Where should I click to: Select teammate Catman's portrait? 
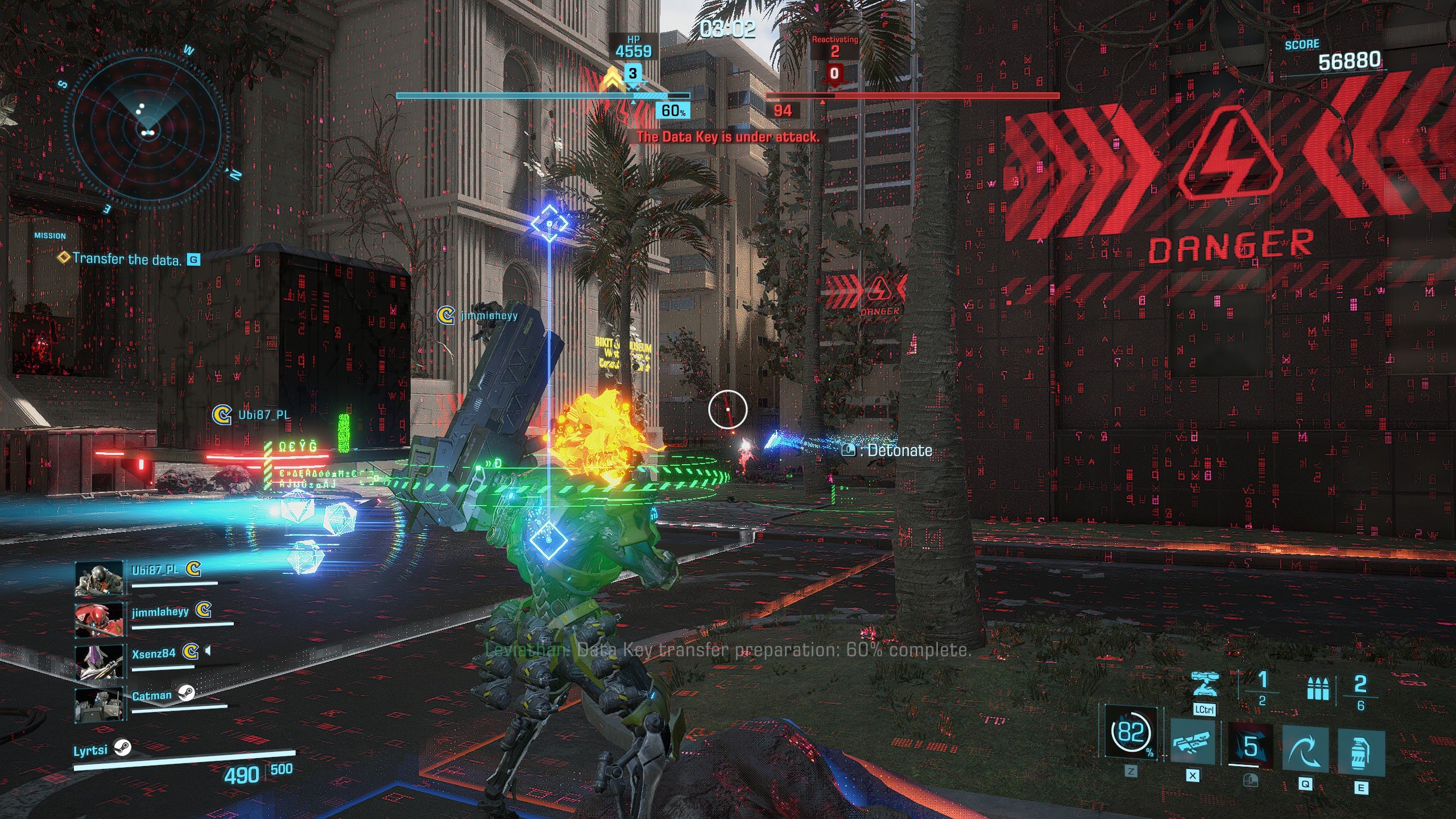coord(99,704)
